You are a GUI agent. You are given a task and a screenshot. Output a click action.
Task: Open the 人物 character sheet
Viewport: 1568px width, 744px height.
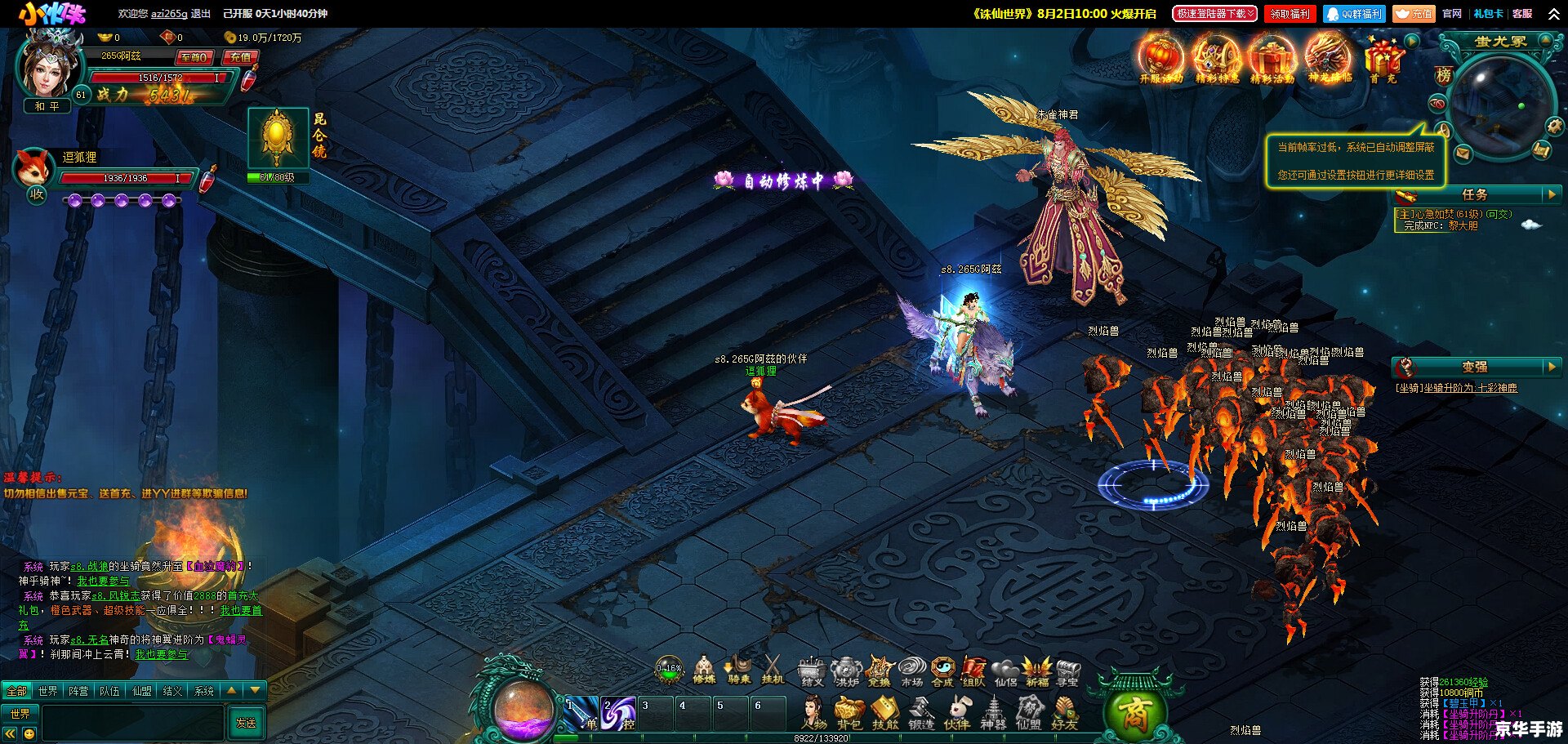[813, 713]
